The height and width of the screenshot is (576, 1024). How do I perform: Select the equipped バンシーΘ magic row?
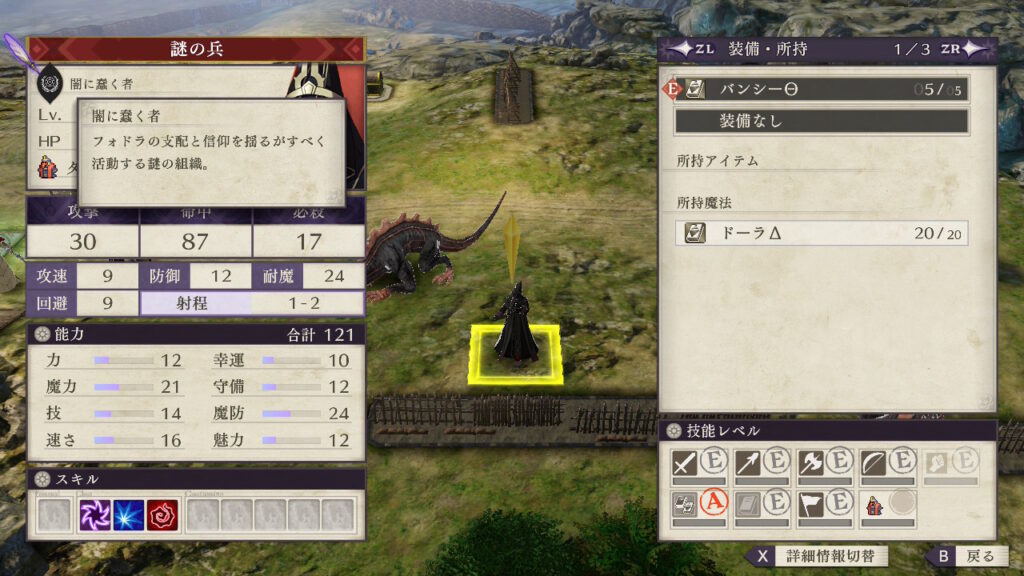point(820,89)
